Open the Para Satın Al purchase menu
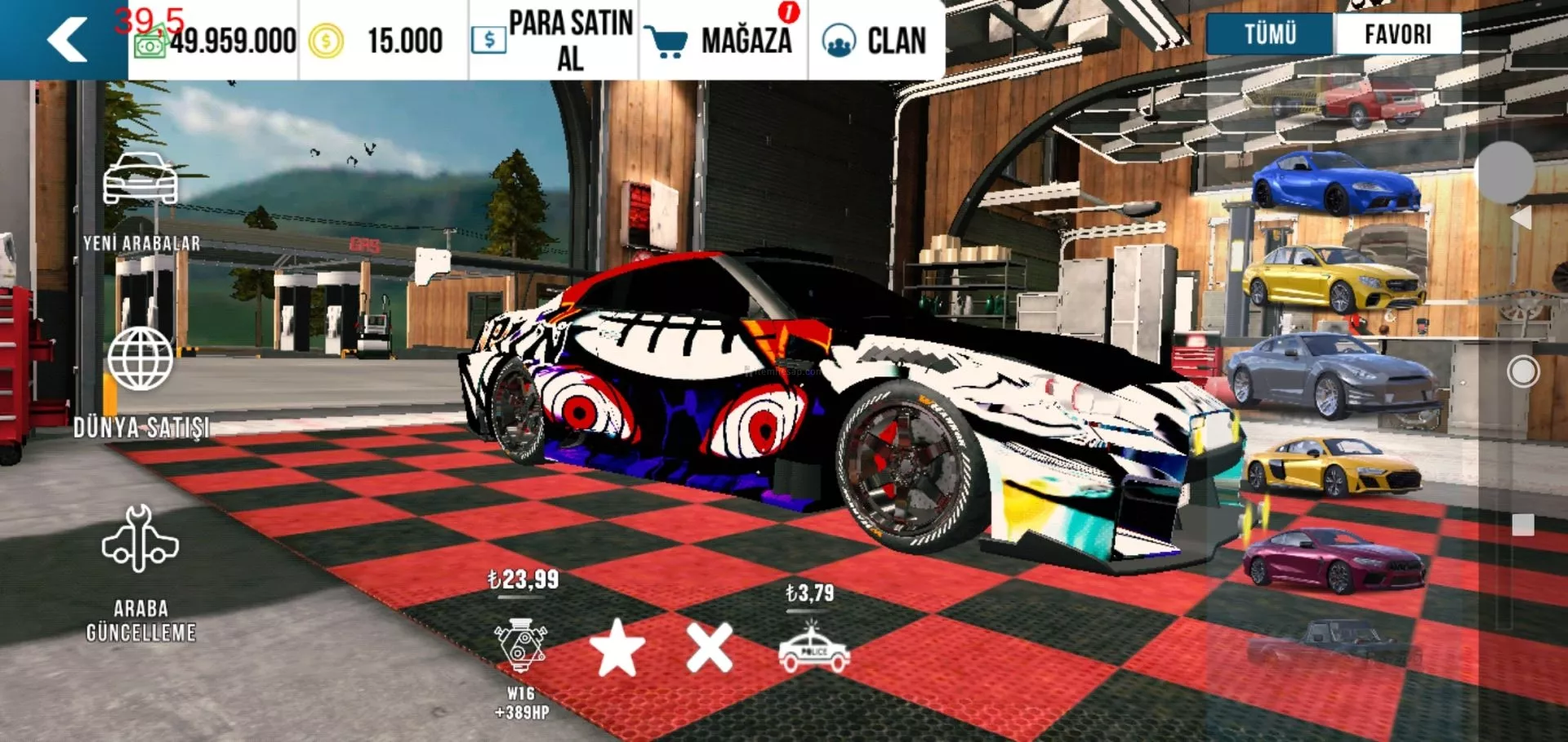The height and width of the screenshot is (742, 1568). [554, 40]
